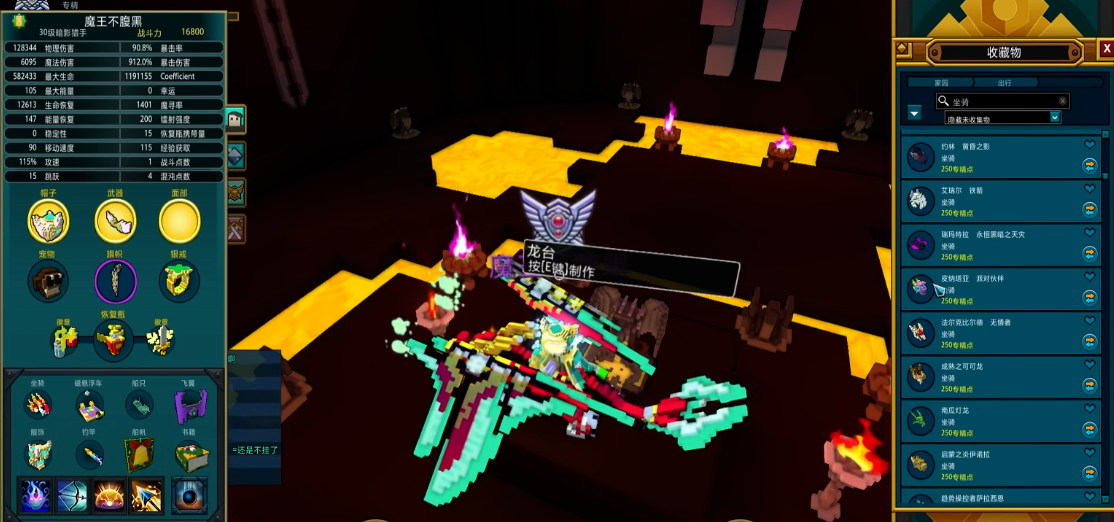Clear the collection search text
This screenshot has width=1114, height=522.
[1063, 101]
